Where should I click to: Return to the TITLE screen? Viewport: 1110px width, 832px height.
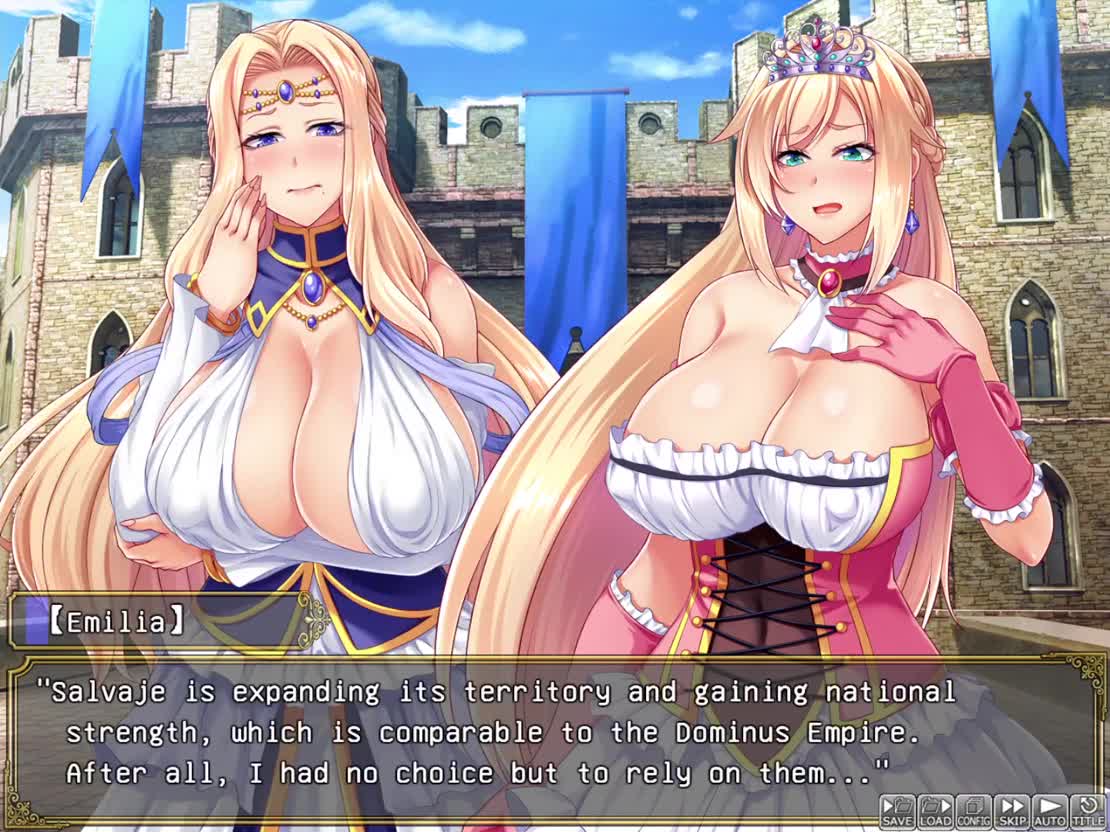(x=1087, y=811)
